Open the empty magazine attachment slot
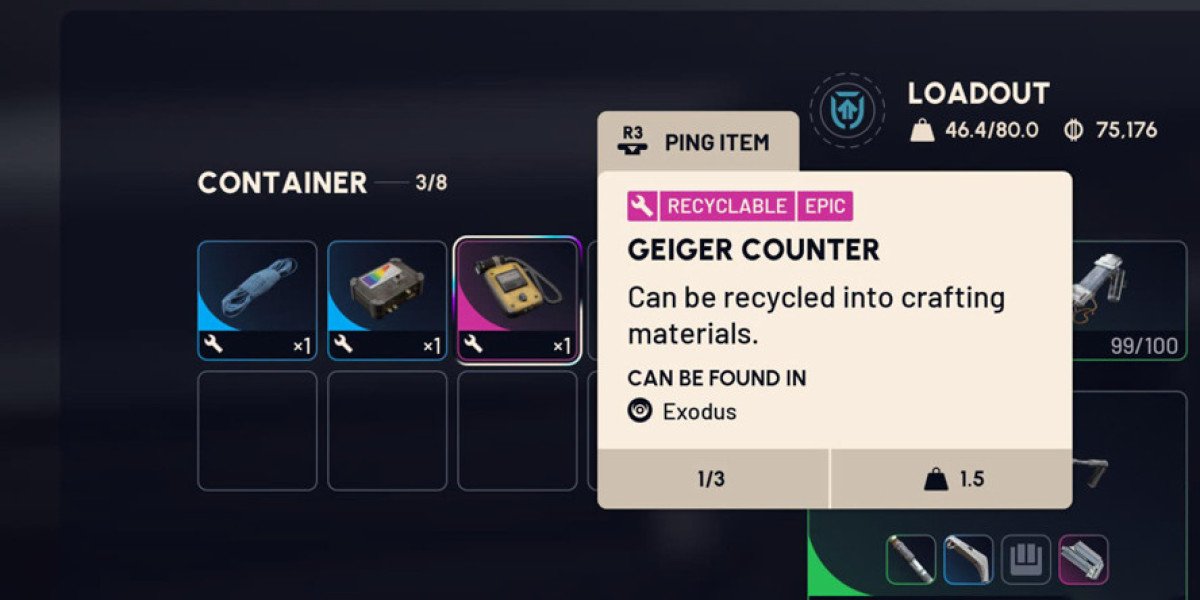1200x600 pixels. [1027, 560]
